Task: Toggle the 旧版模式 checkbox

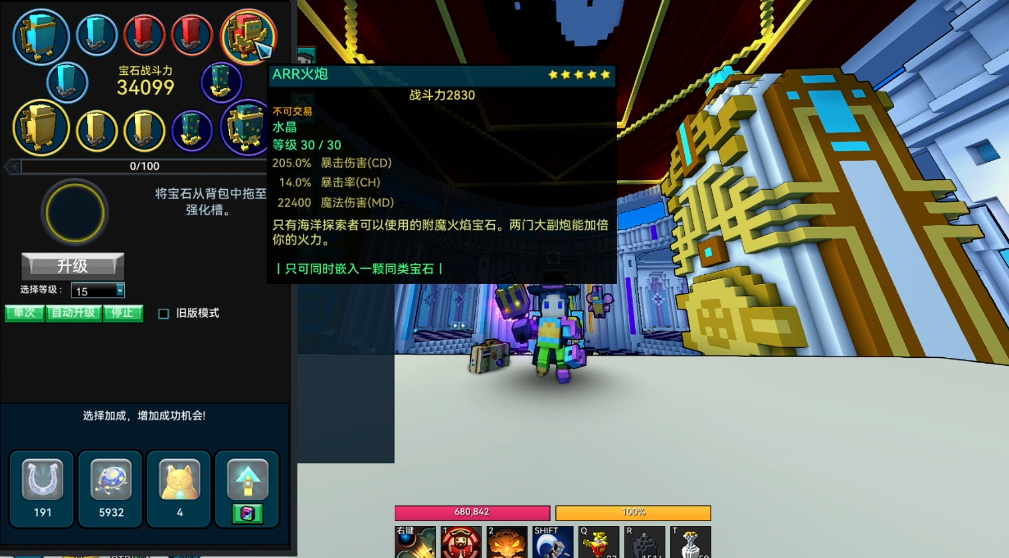Action: pos(164,314)
